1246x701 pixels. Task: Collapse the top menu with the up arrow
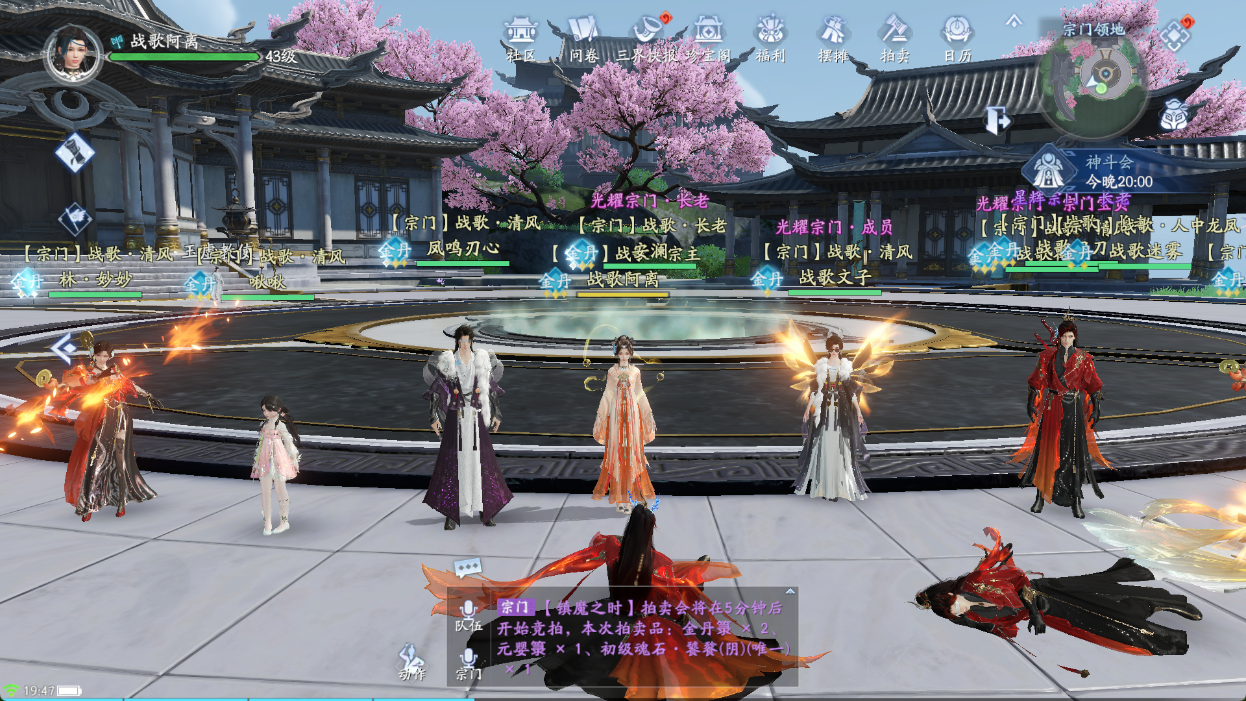tap(1013, 21)
